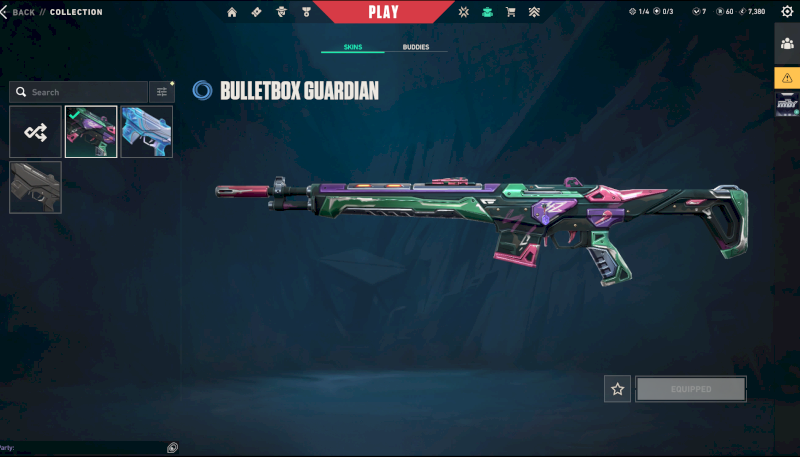Select the Skins tab
Screen dimensions: 800x457
click(x=352, y=47)
